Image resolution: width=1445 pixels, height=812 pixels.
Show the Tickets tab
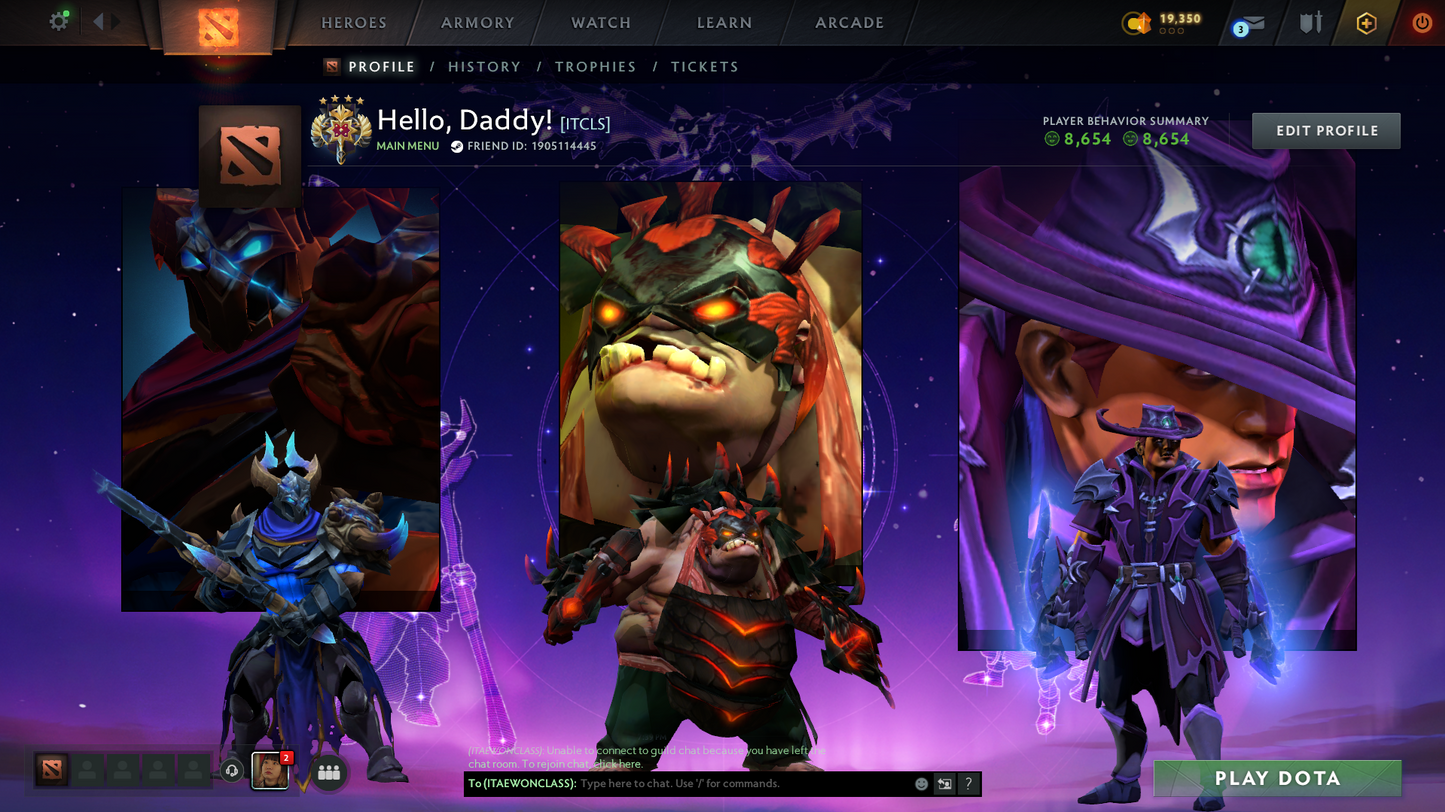point(704,67)
